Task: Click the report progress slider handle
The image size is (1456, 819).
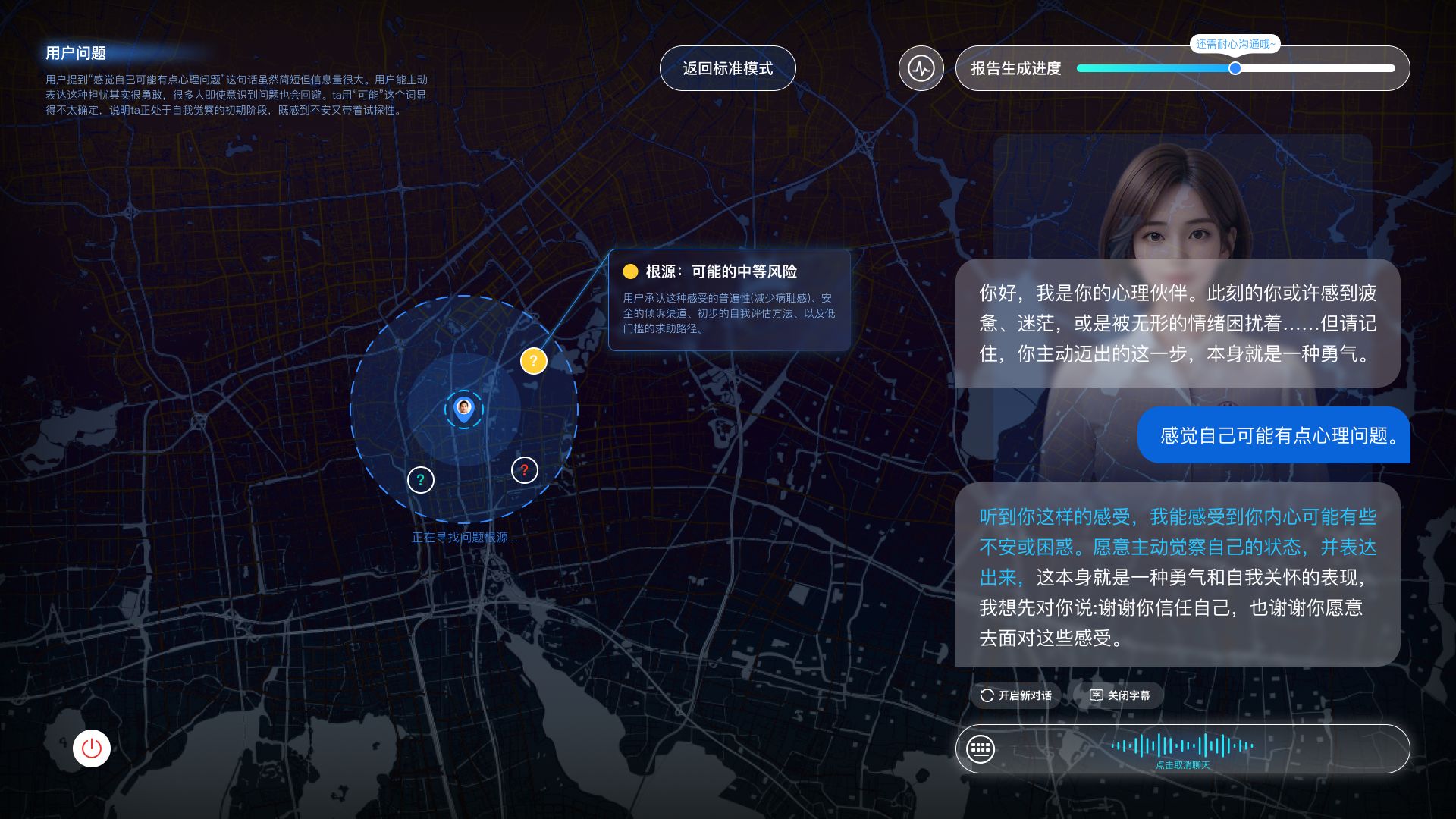Action: coord(1235,68)
